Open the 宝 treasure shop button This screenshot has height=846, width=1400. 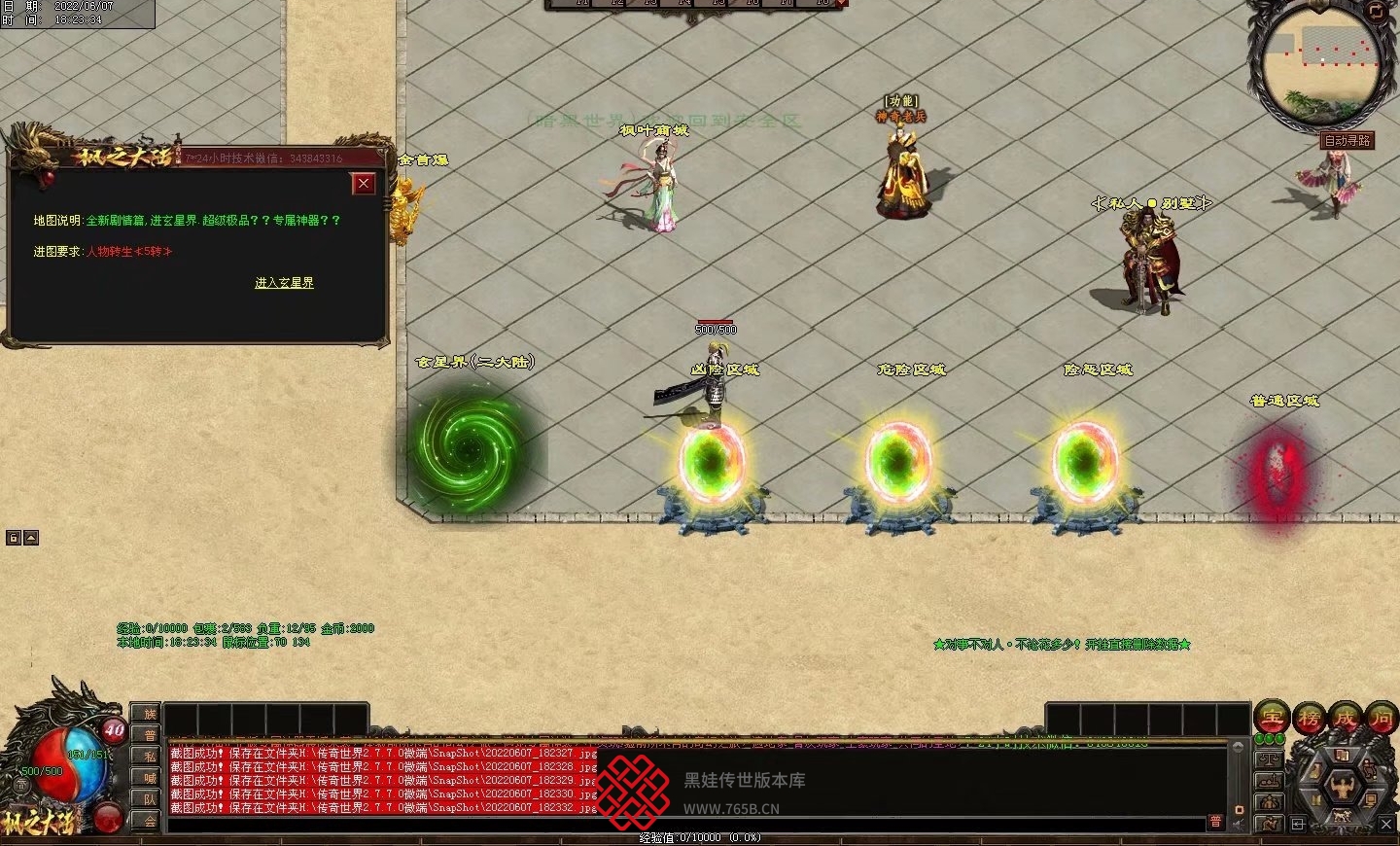click(x=1272, y=718)
